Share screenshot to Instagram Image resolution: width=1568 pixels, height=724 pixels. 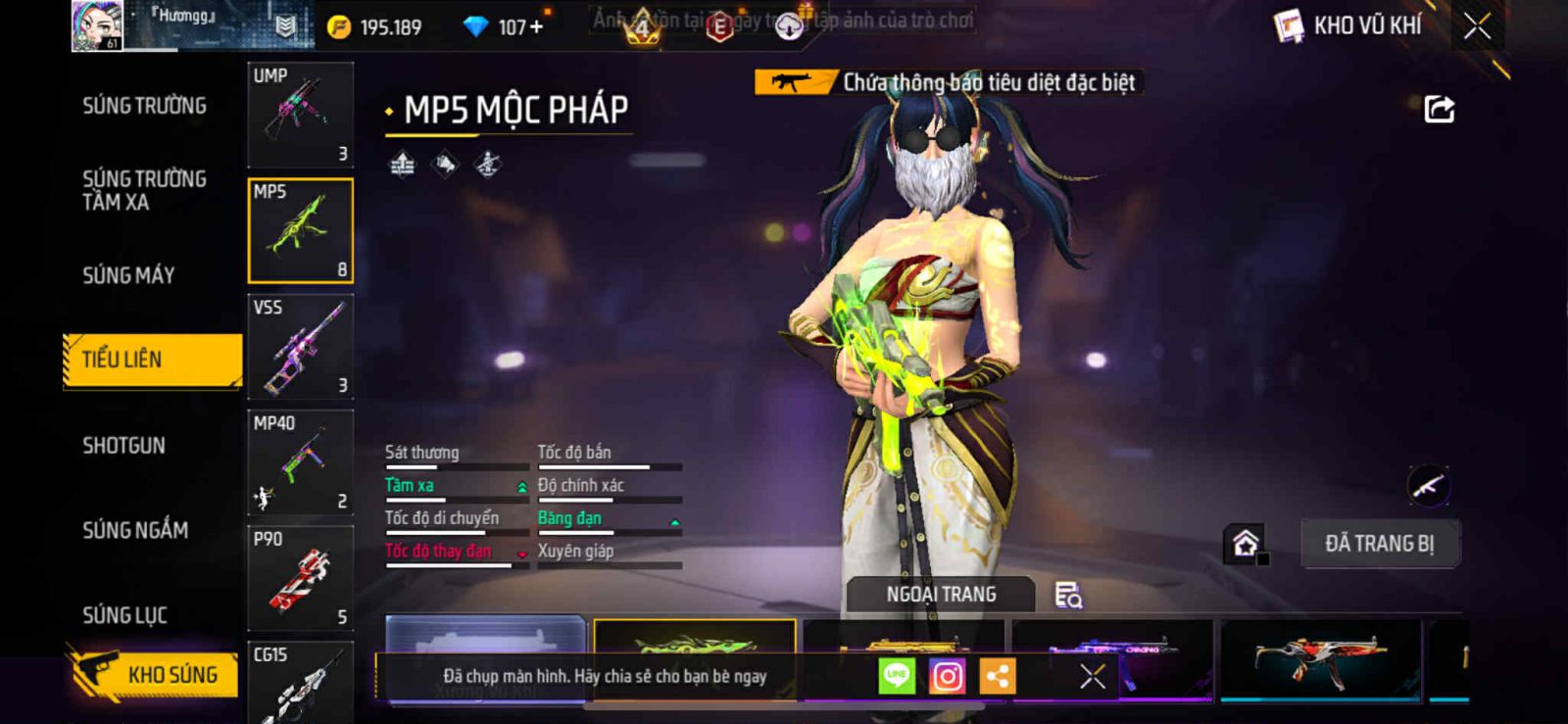pos(947,676)
